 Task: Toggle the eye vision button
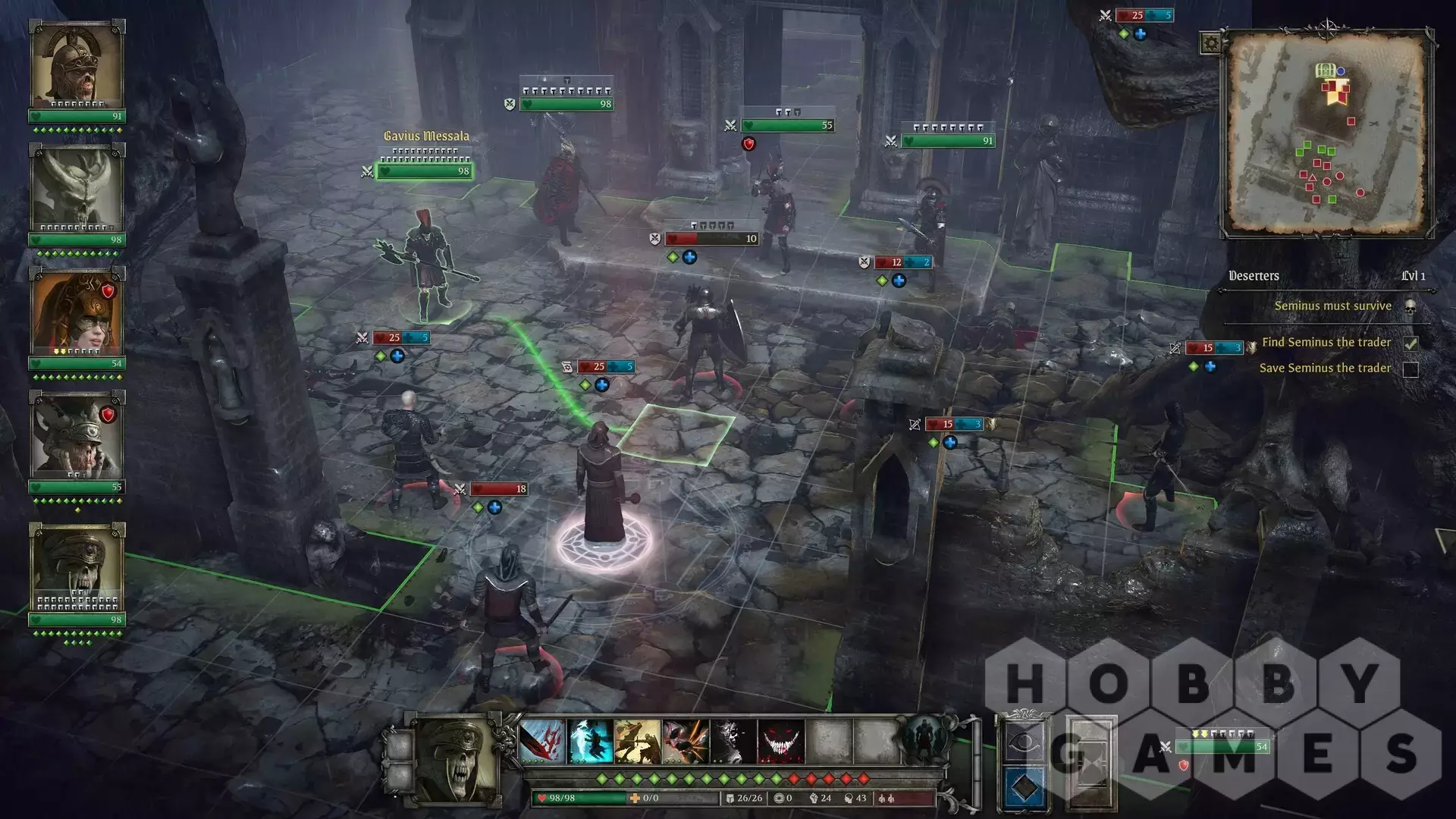[1024, 742]
